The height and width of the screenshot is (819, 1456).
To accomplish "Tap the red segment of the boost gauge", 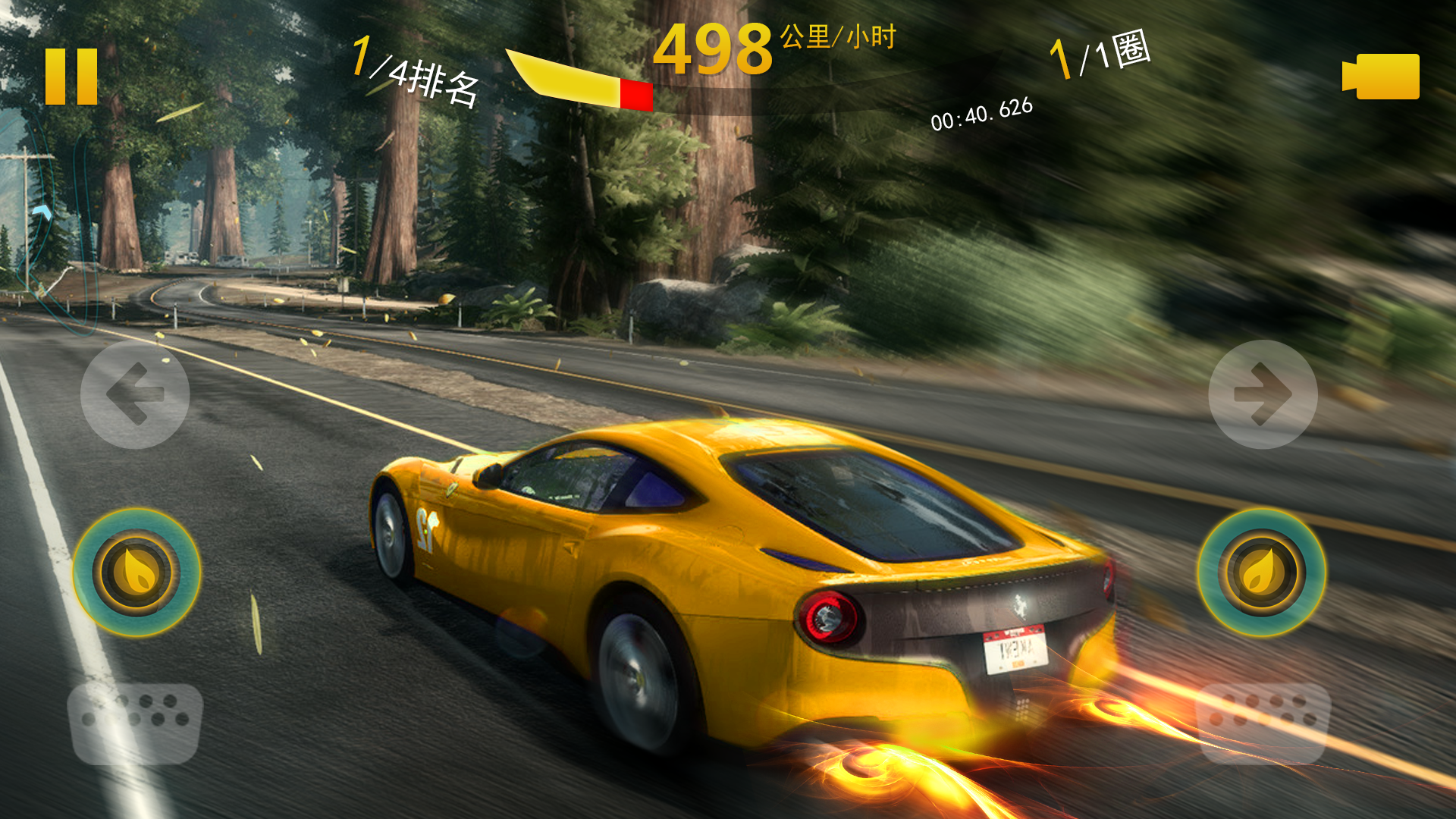I will click(x=635, y=93).
